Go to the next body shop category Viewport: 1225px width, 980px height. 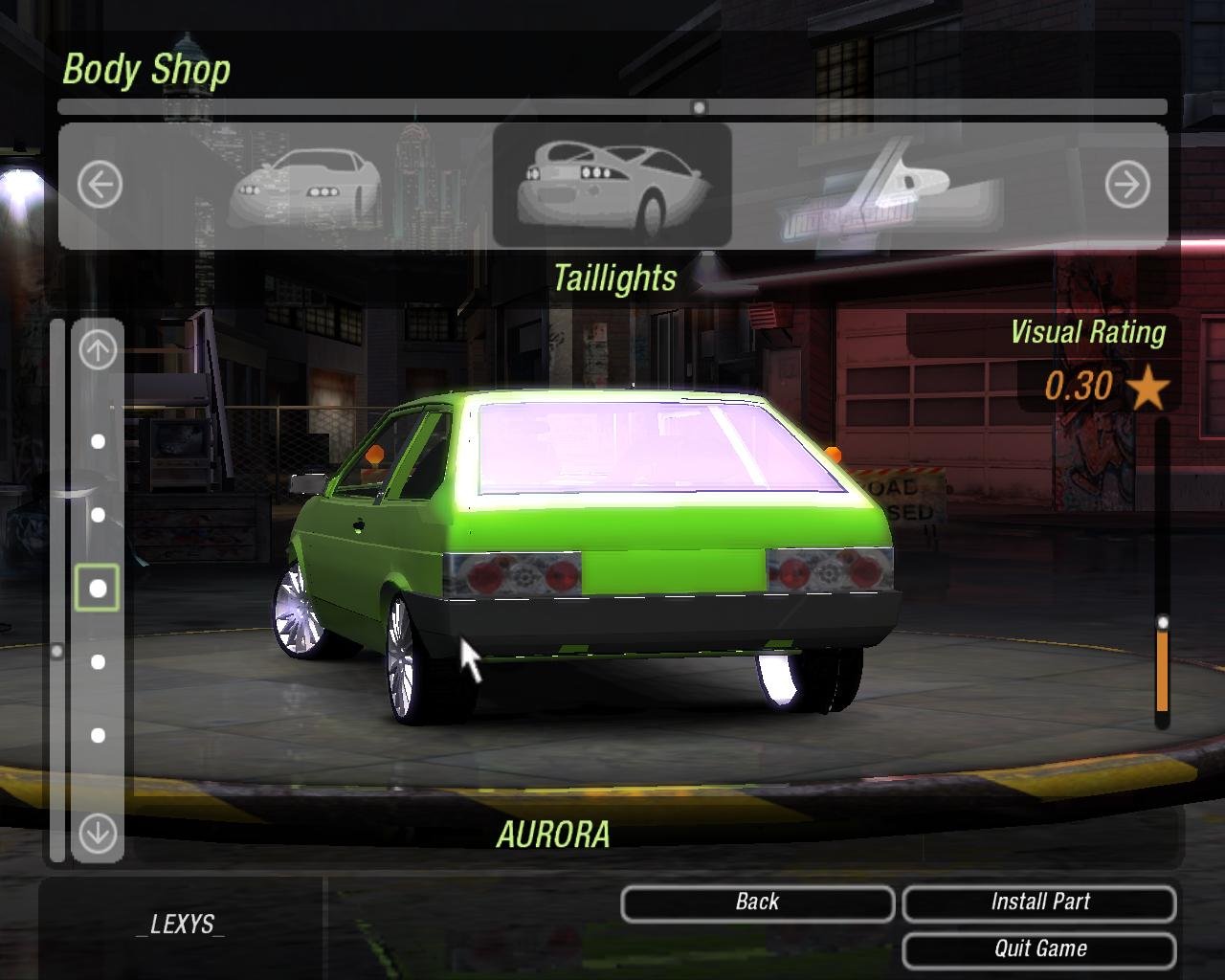coord(1126,184)
